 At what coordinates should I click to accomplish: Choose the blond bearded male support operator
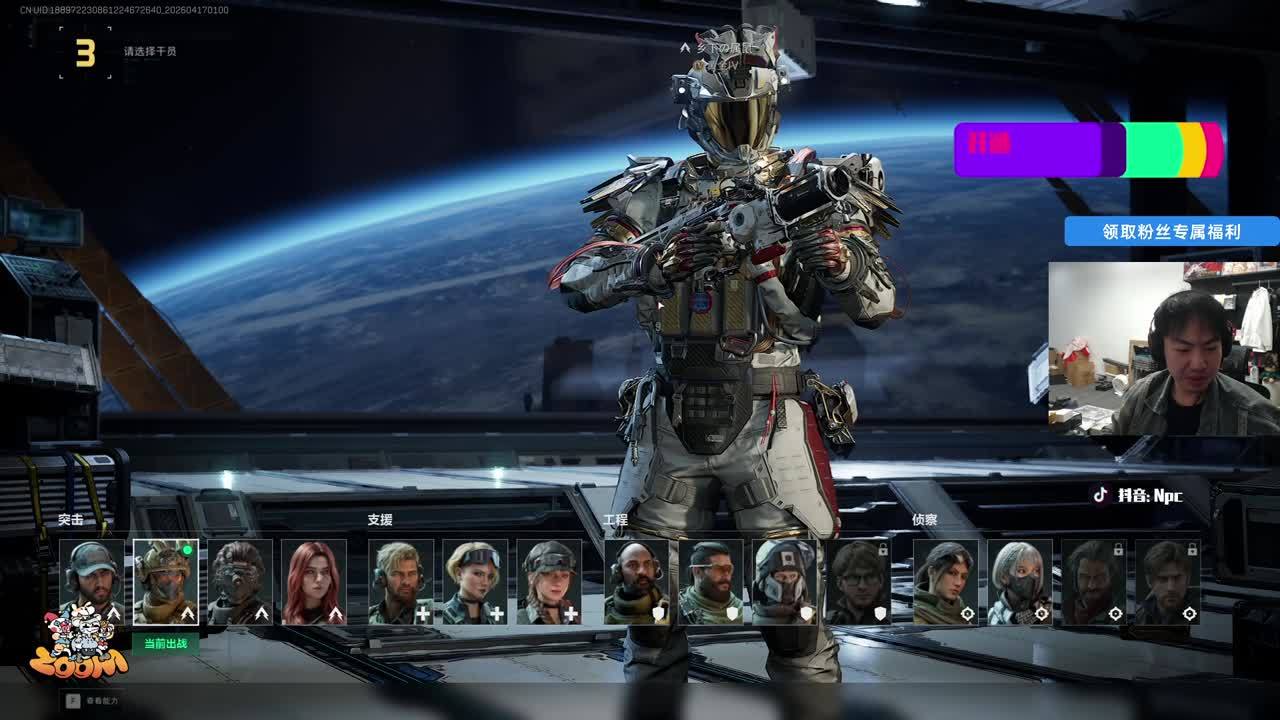click(x=401, y=582)
